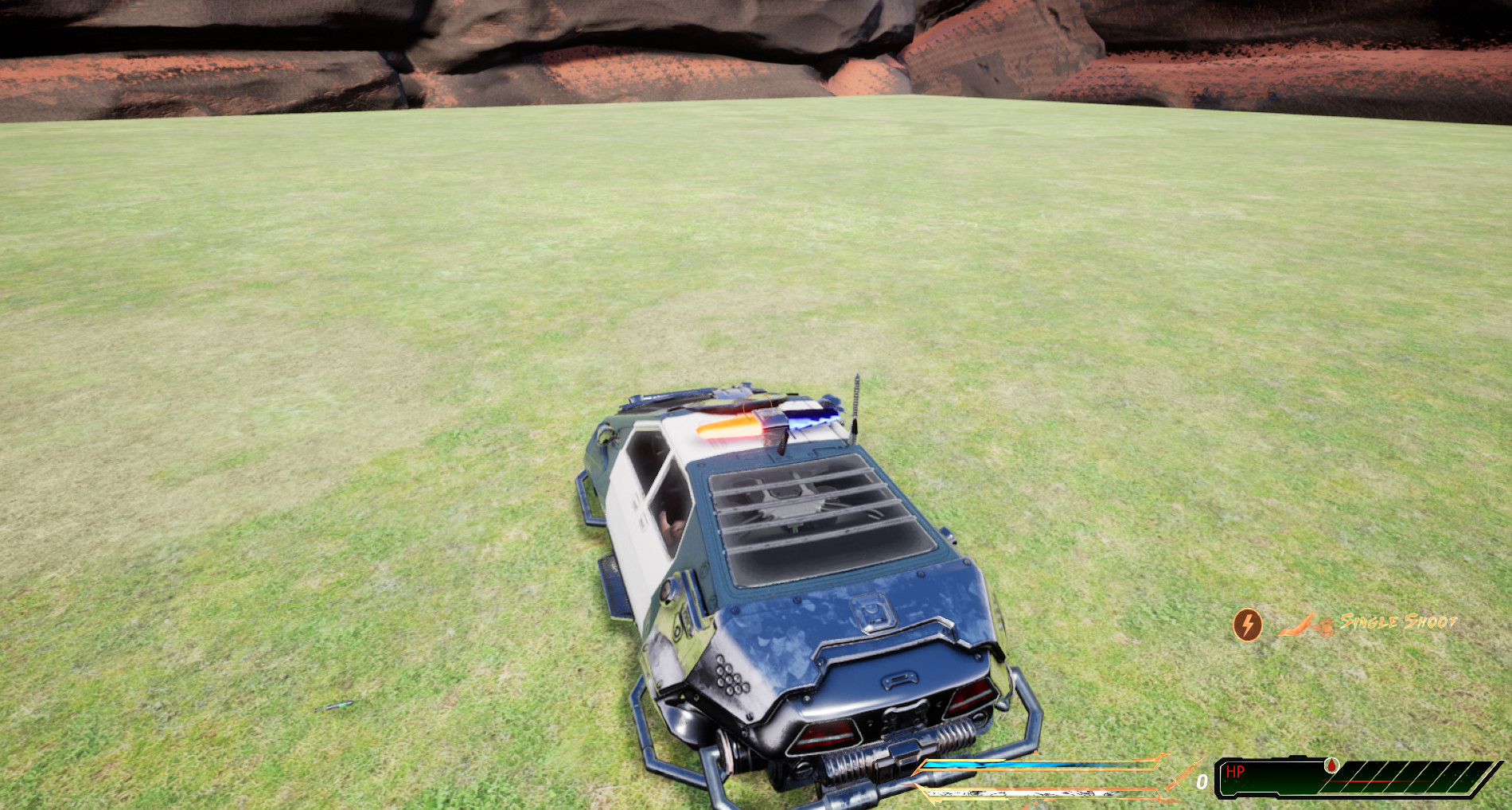The image size is (1512, 810).
Task: Click the ammo counter showing 0
Action: pos(1202,782)
